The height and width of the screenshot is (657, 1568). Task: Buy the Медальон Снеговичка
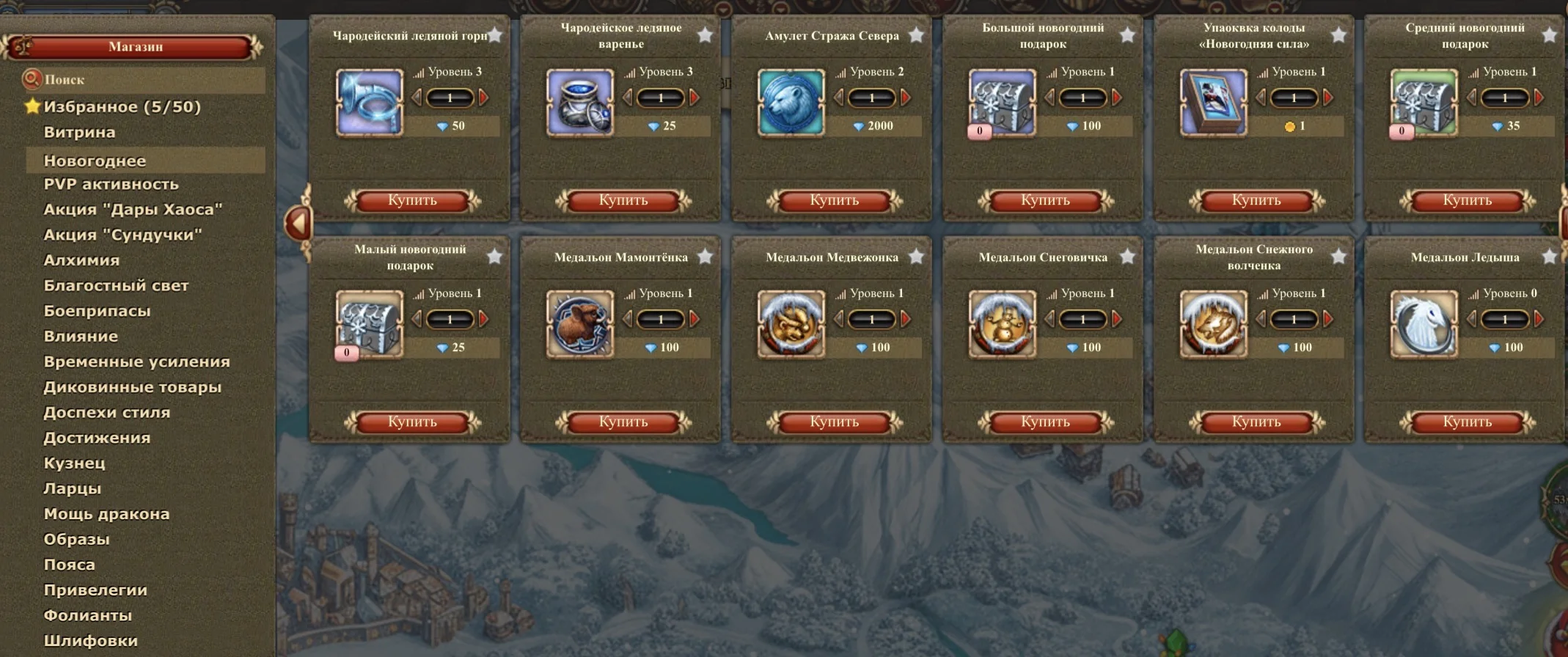[1045, 422]
